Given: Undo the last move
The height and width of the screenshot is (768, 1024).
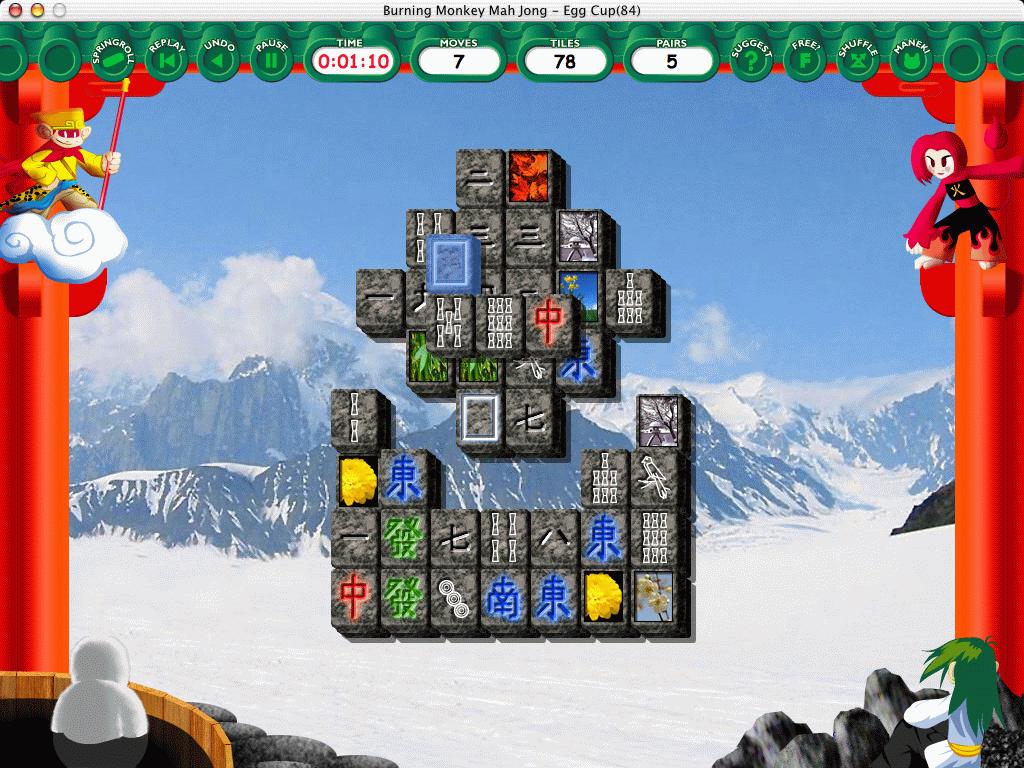Looking at the screenshot, I should click(218, 60).
